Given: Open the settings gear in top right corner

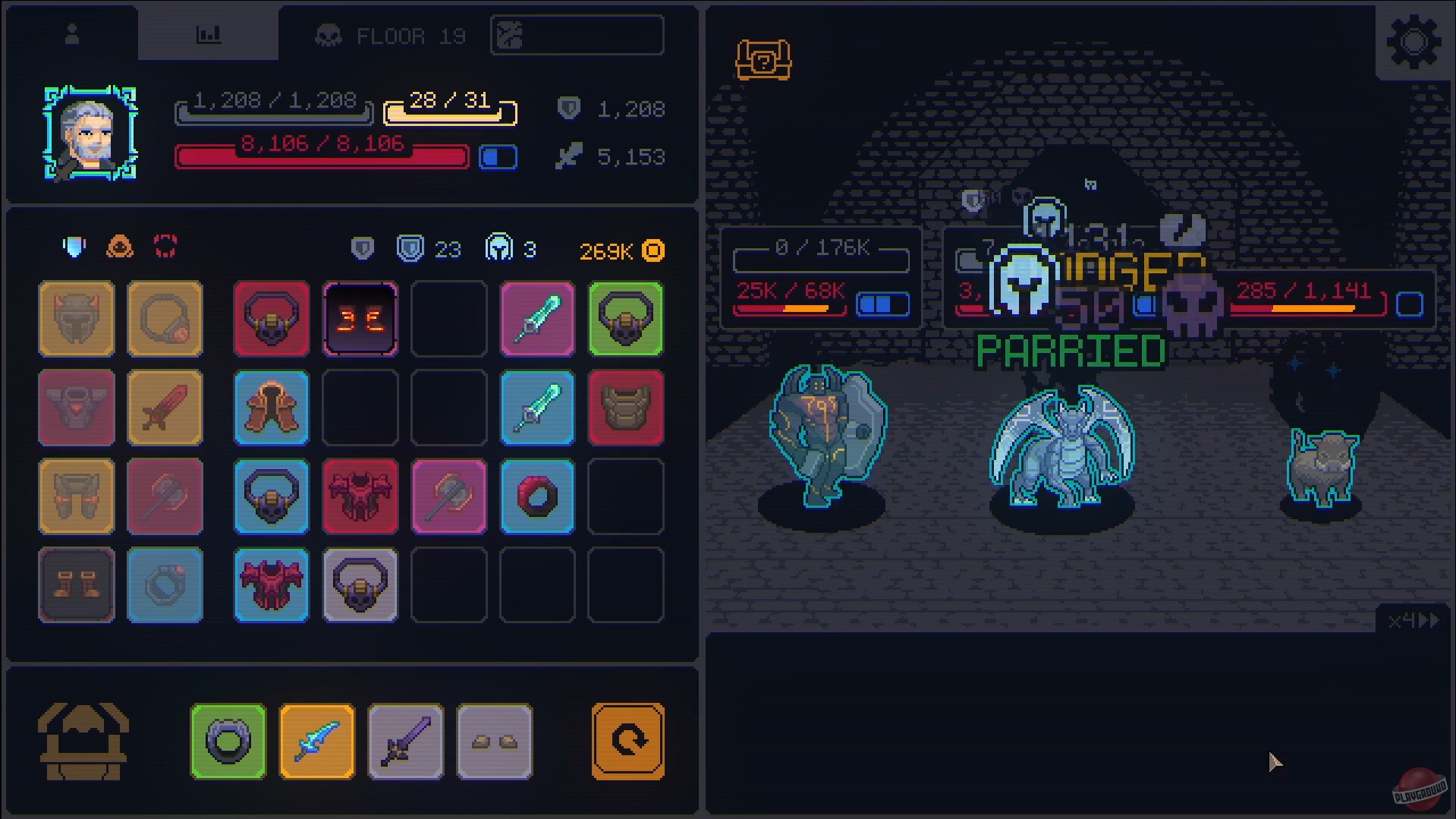Looking at the screenshot, I should coord(1414,42).
